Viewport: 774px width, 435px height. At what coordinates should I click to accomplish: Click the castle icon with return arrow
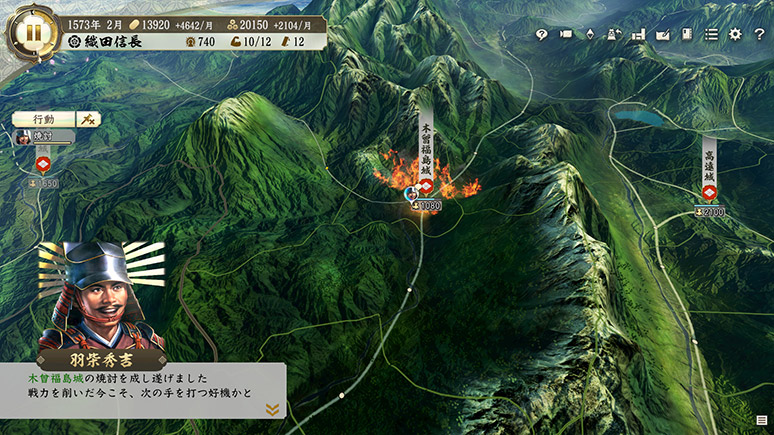click(x=614, y=35)
